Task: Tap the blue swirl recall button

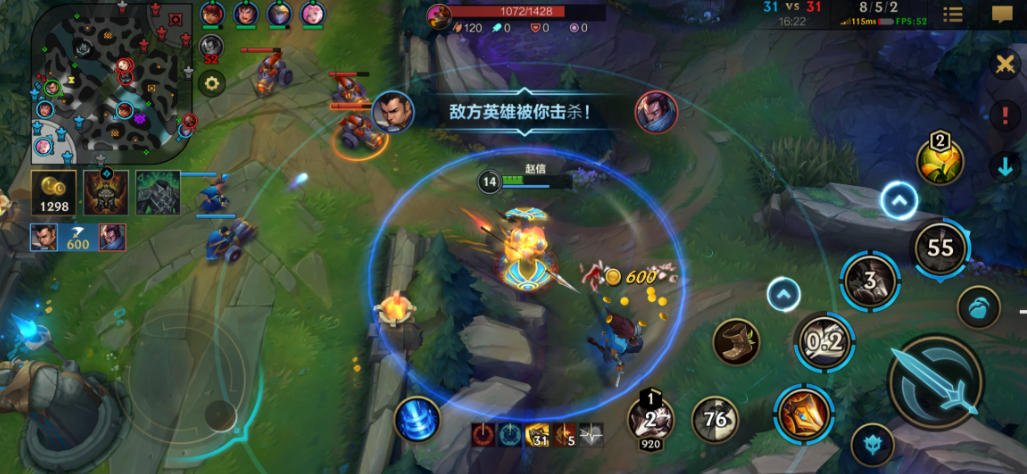Action: pos(417,419)
